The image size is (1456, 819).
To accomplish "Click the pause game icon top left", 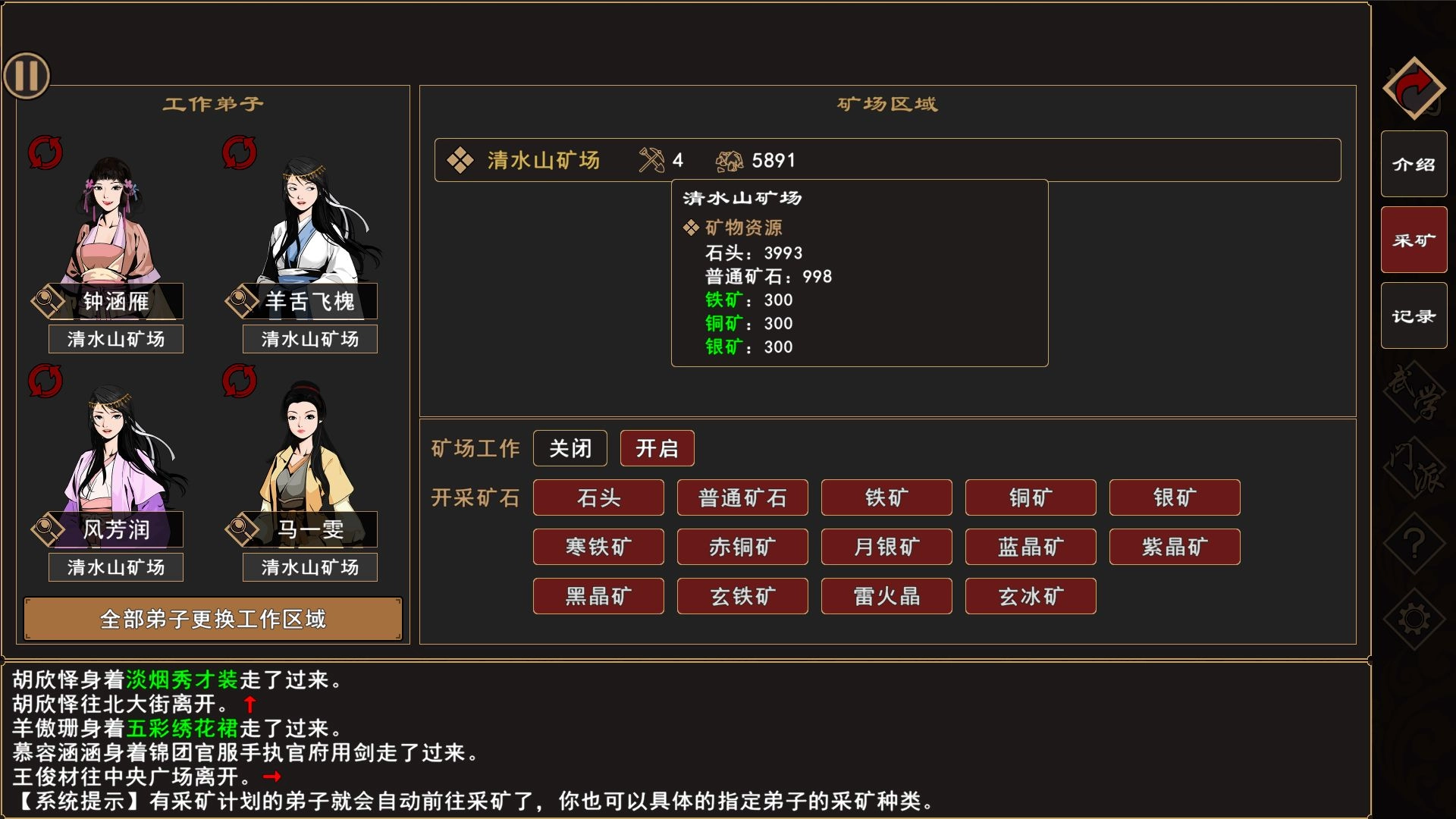I will [x=27, y=75].
